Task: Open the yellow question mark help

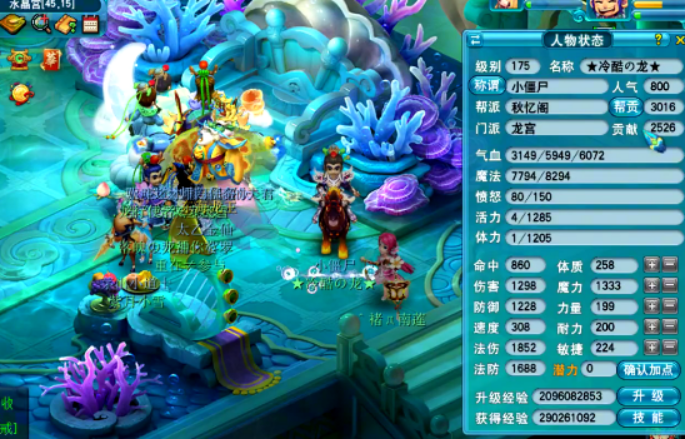Action: 658,39
